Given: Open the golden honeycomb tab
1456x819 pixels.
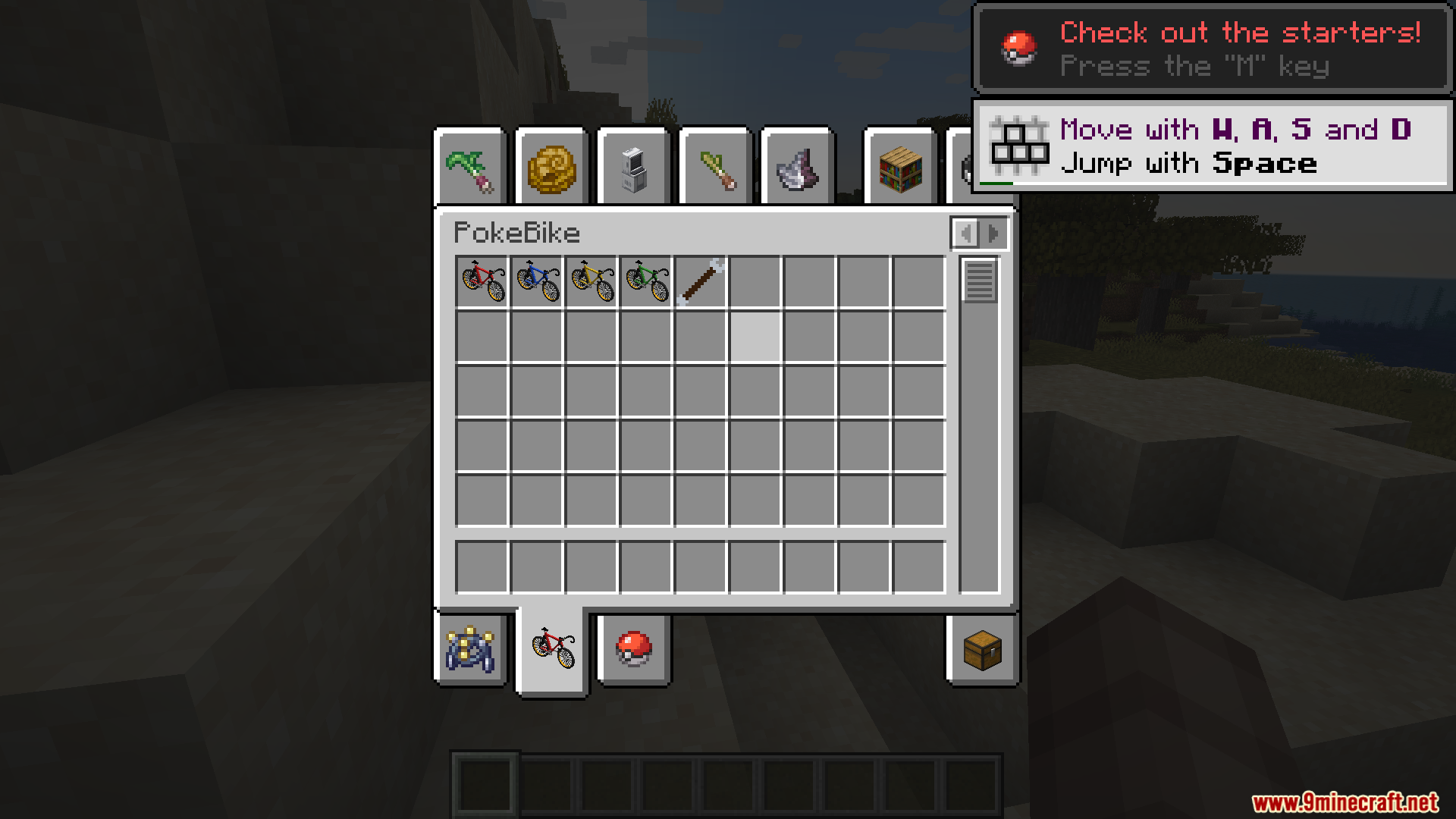Looking at the screenshot, I should pos(553,165).
